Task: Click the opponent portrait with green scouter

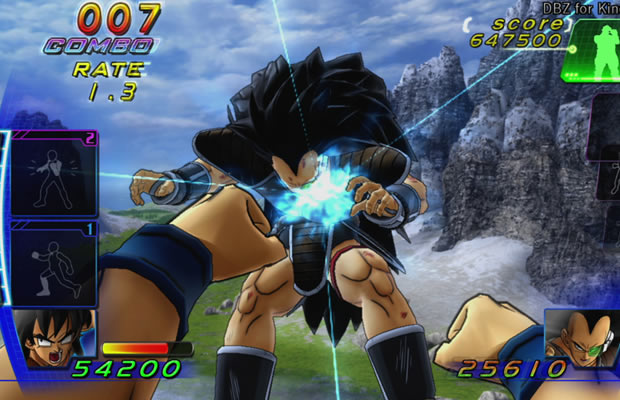Action: click(x=580, y=338)
